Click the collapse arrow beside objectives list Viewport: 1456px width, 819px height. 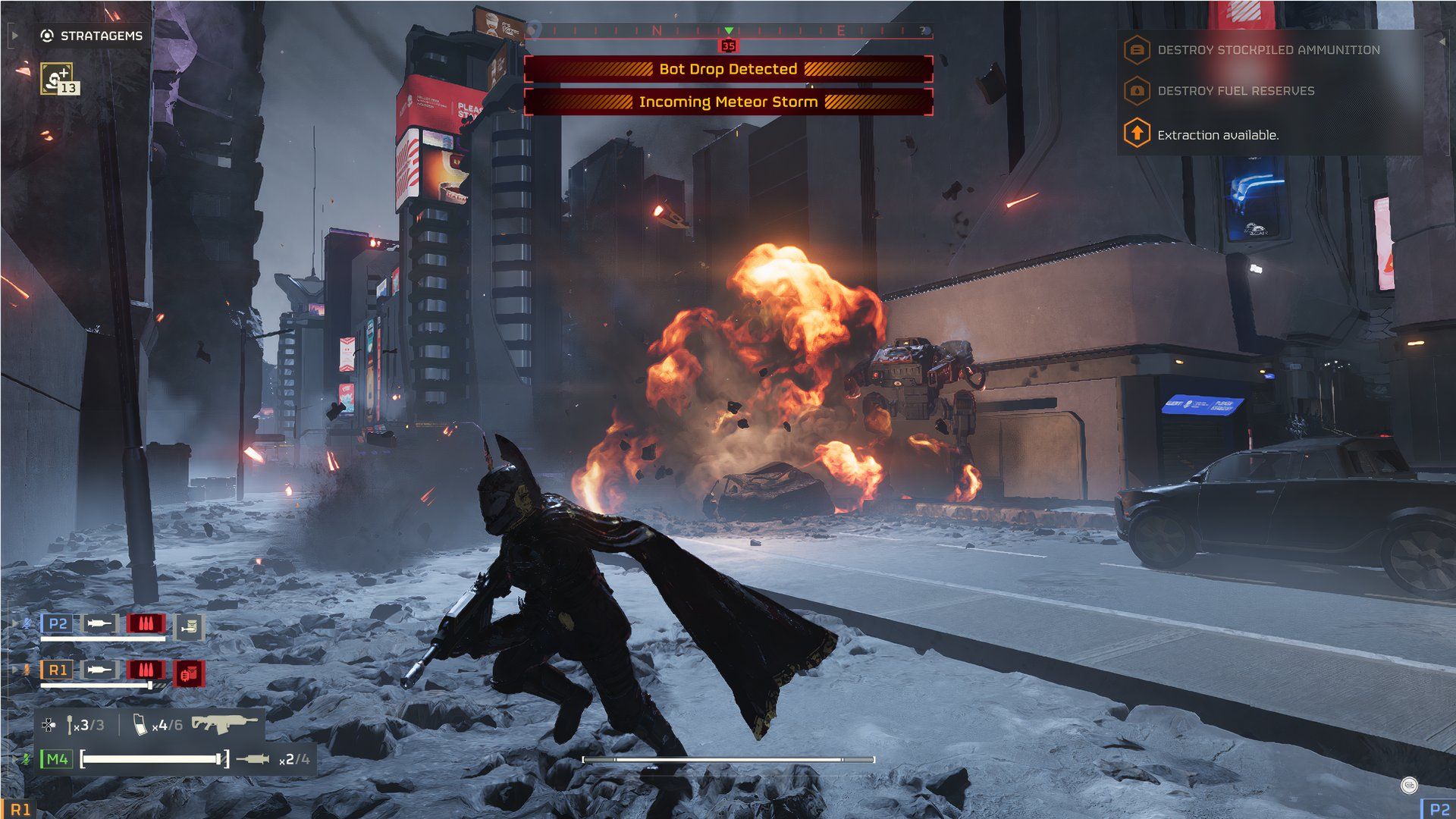1442,42
